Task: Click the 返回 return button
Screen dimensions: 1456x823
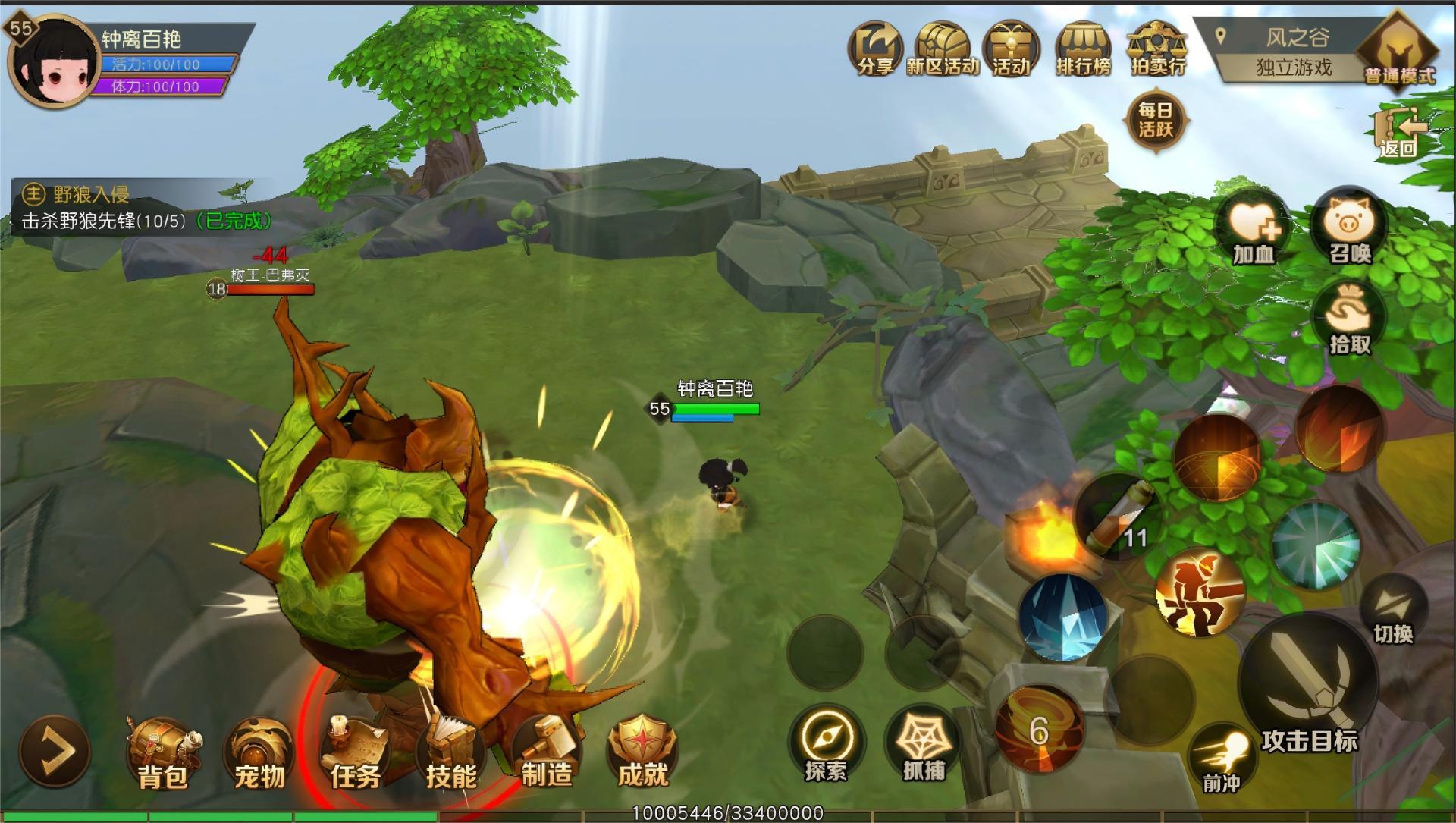Action: (x=1399, y=134)
